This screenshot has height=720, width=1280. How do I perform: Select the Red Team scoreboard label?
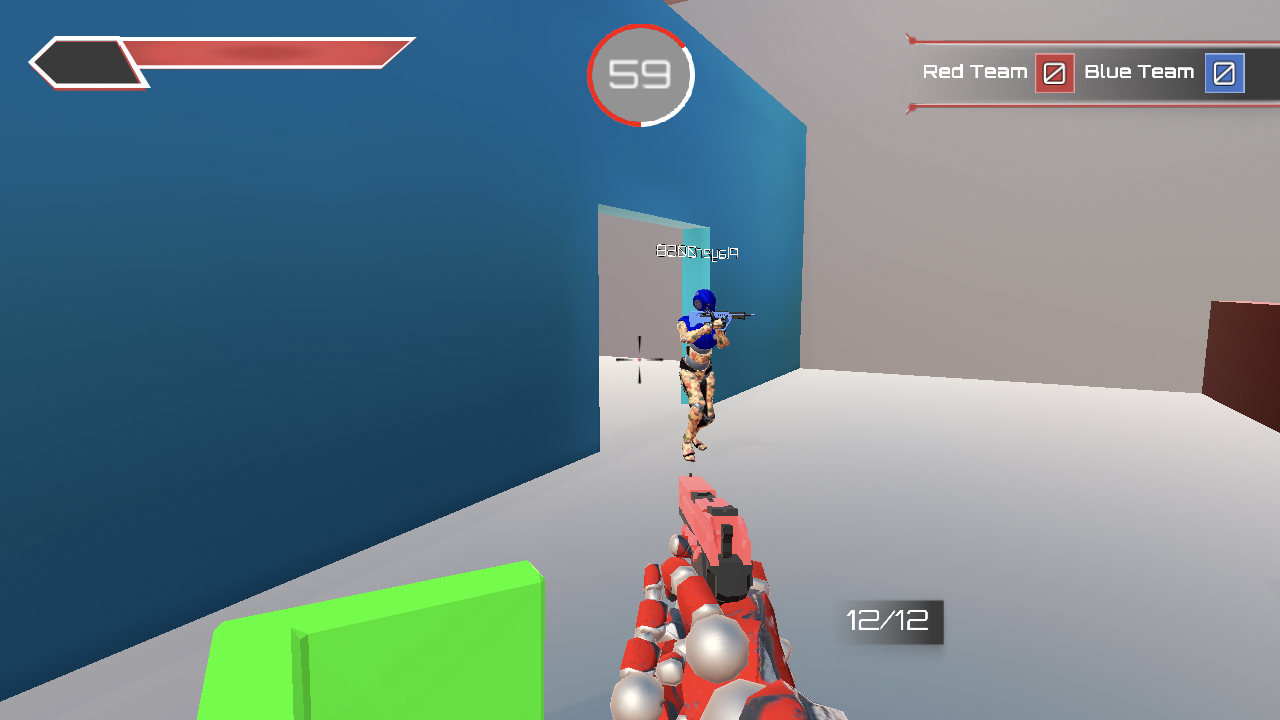[x=975, y=72]
